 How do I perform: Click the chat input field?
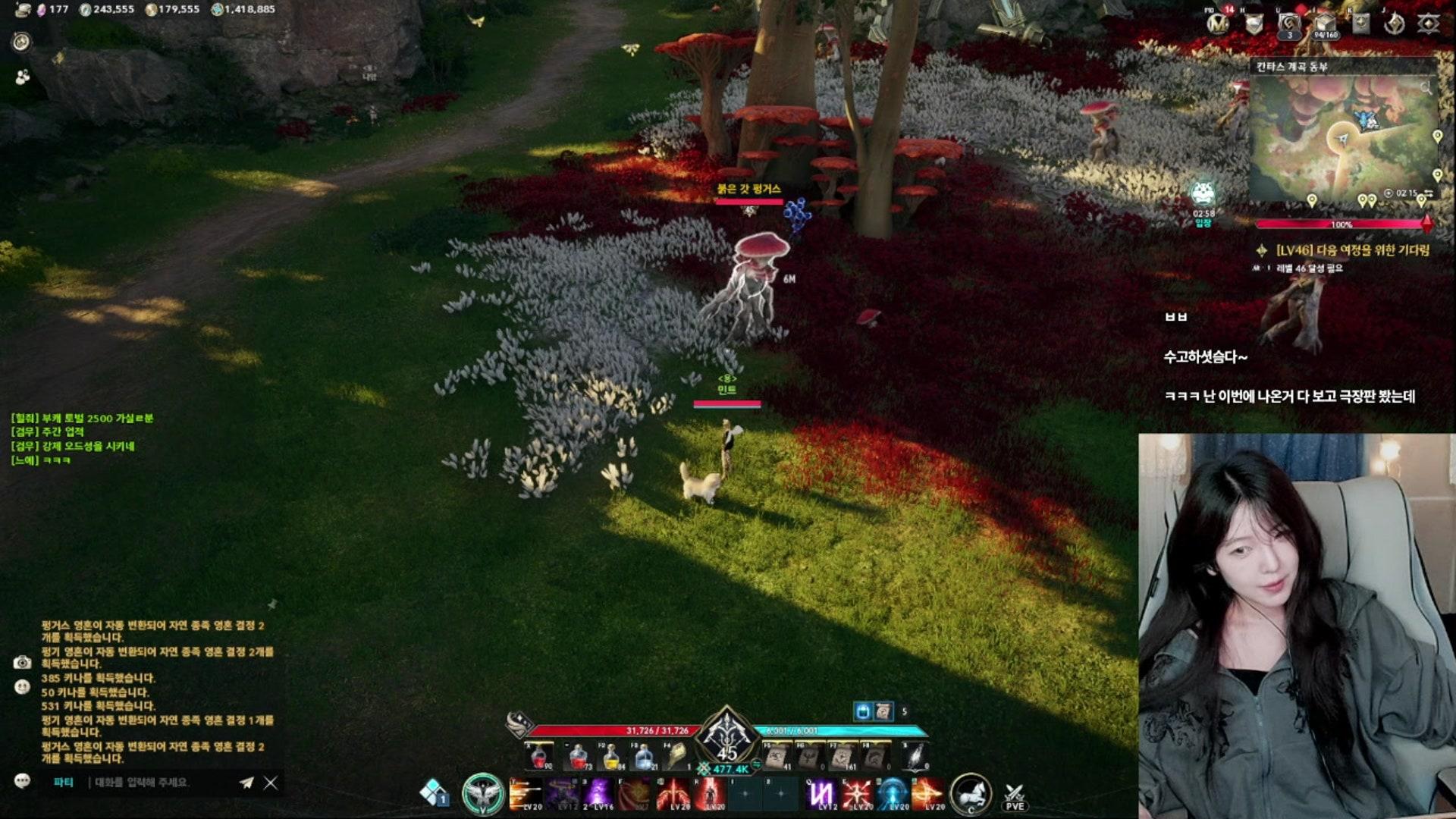pyautogui.click(x=159, y=783)
